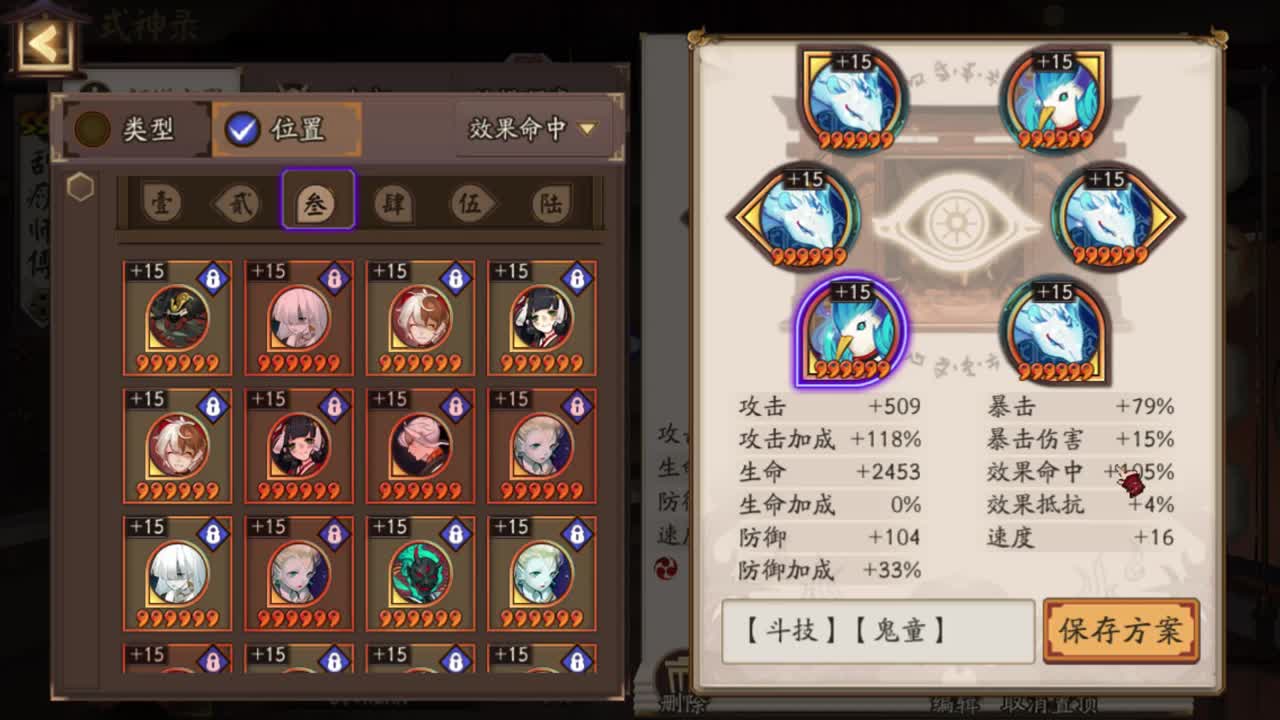Enable the 类型 filter option
1280x720 pixels.
(x=135, y=128)
